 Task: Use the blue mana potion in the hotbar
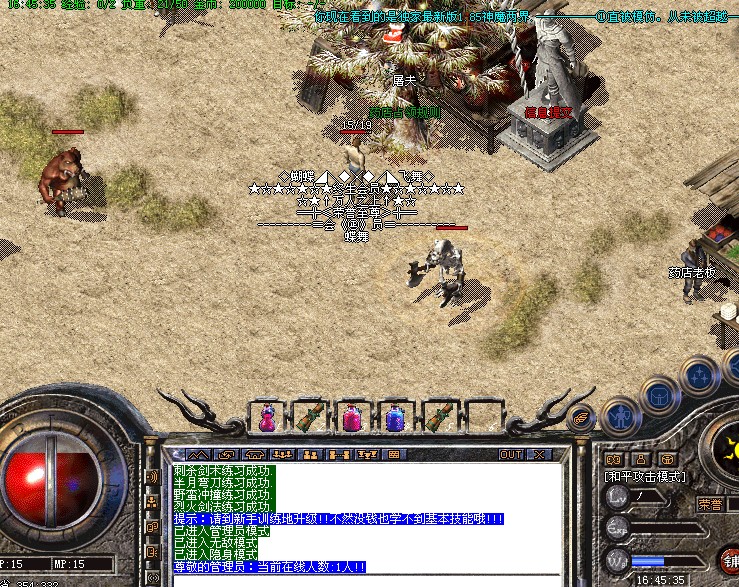tap(395, 417)
